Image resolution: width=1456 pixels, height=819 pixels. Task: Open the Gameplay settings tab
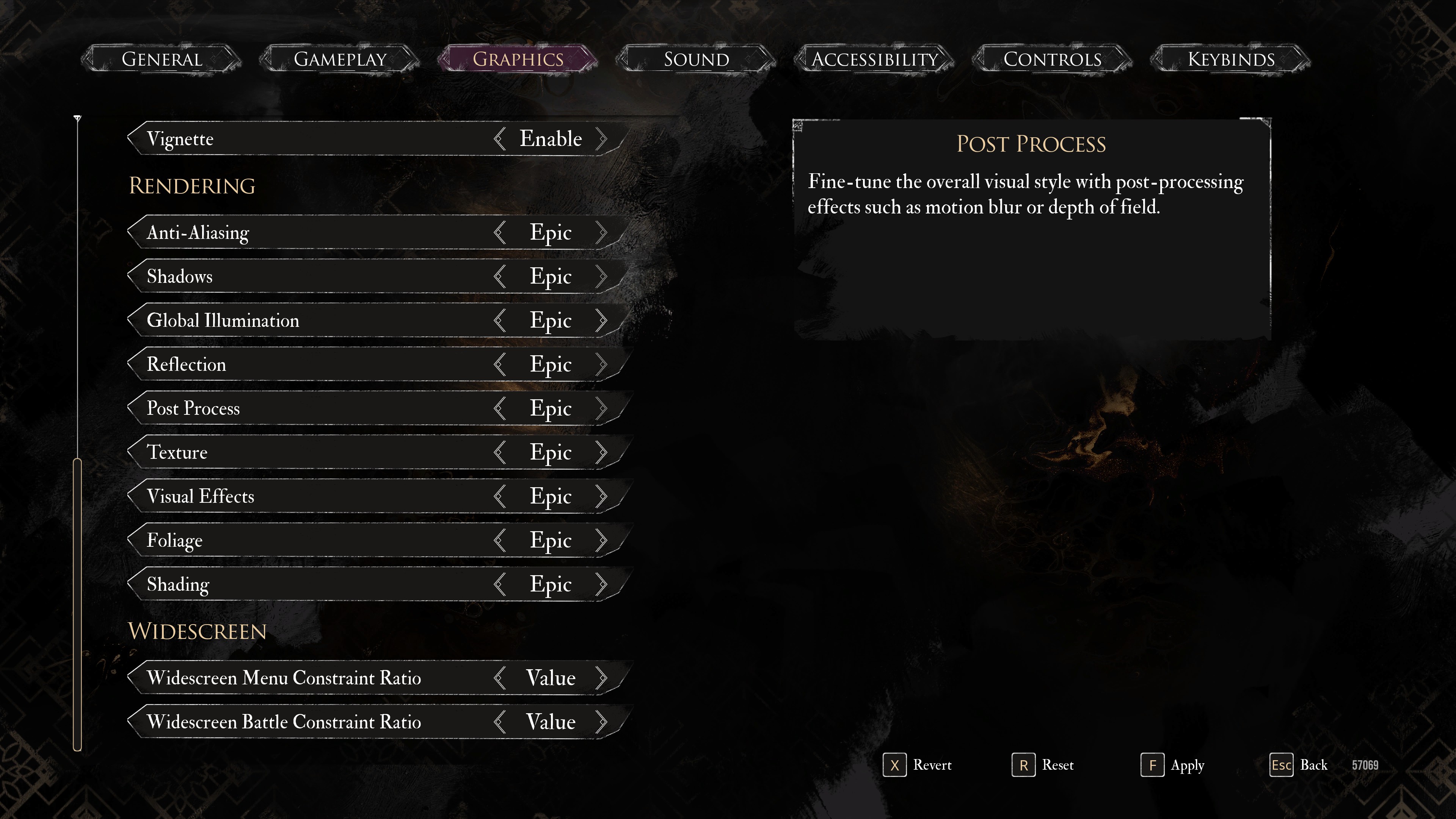340,59
